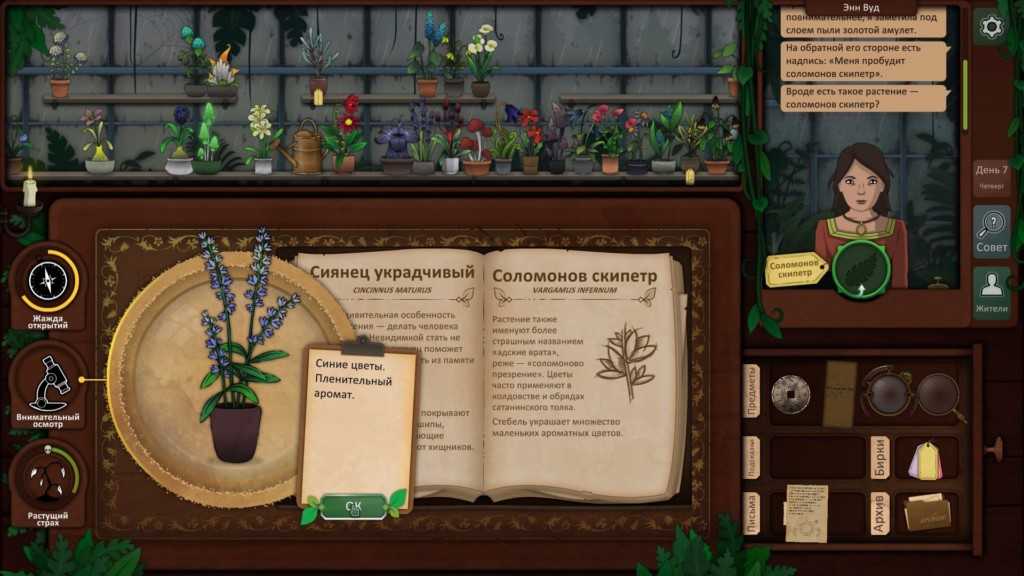Viewport: 1024px width, 576px height.
Task: Open the Архив folder
Action: click(924, 512)
